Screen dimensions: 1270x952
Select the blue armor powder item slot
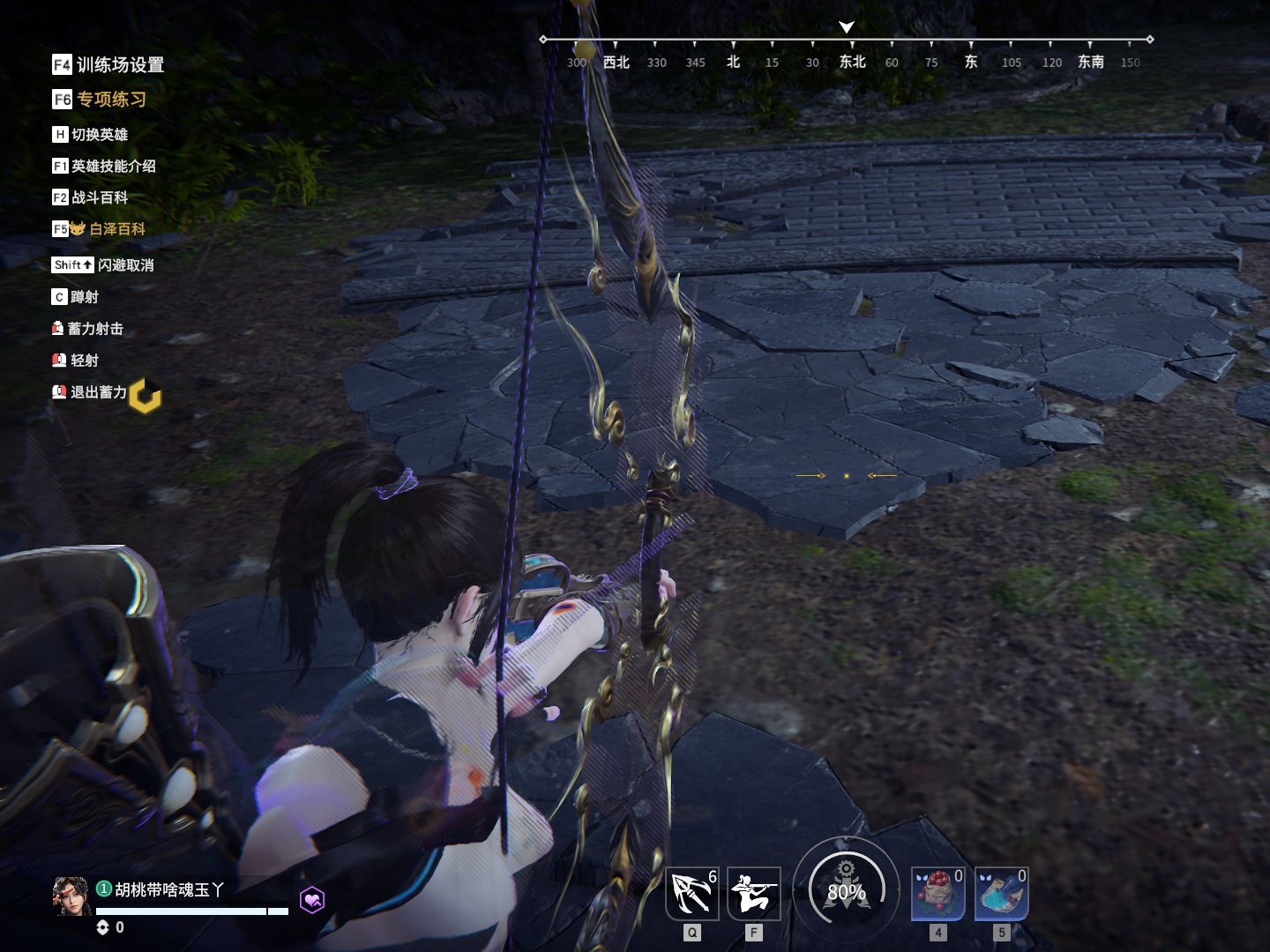pos(1001,893)
